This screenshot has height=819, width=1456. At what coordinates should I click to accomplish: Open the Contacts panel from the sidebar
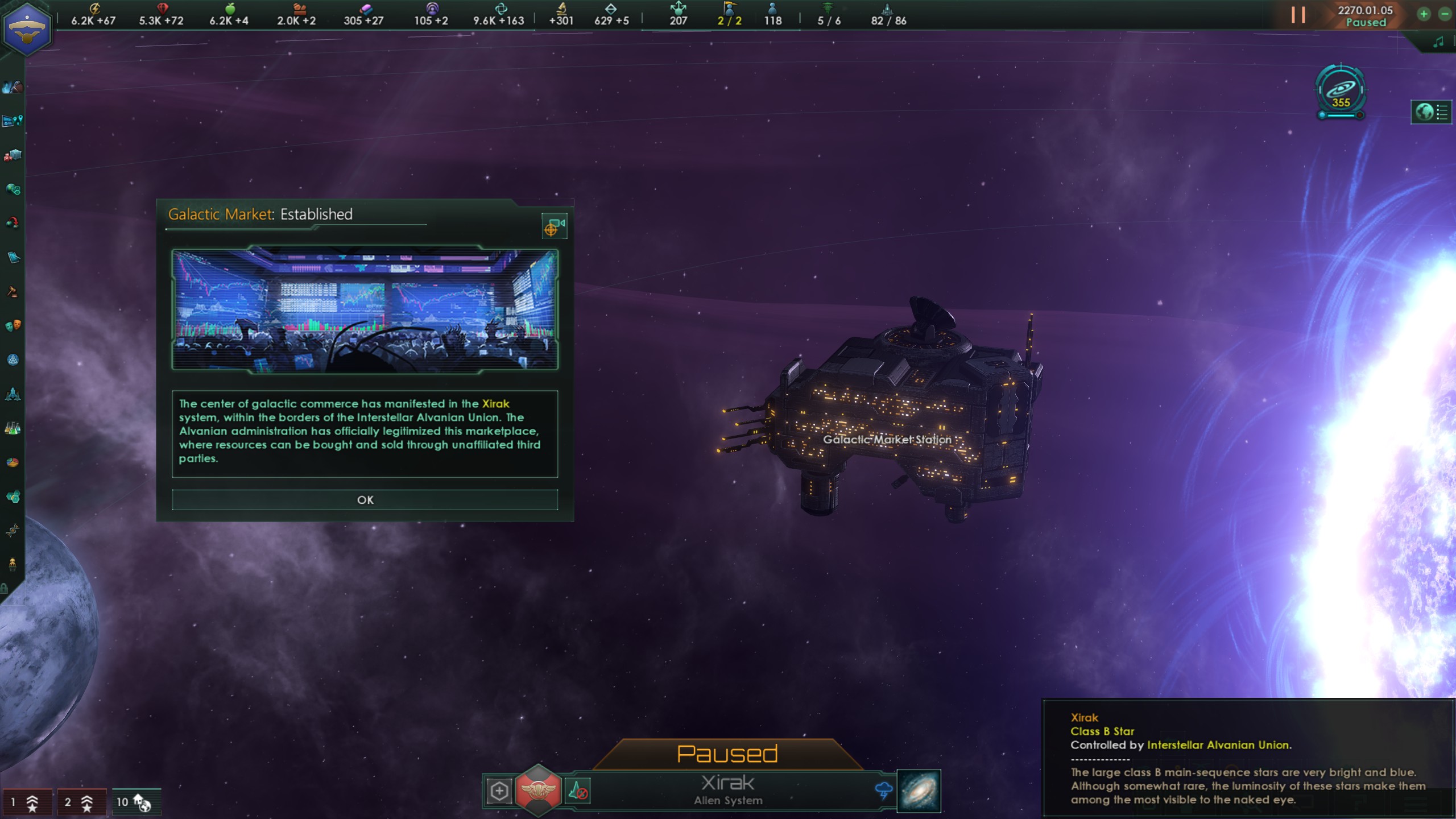(13, 86)
